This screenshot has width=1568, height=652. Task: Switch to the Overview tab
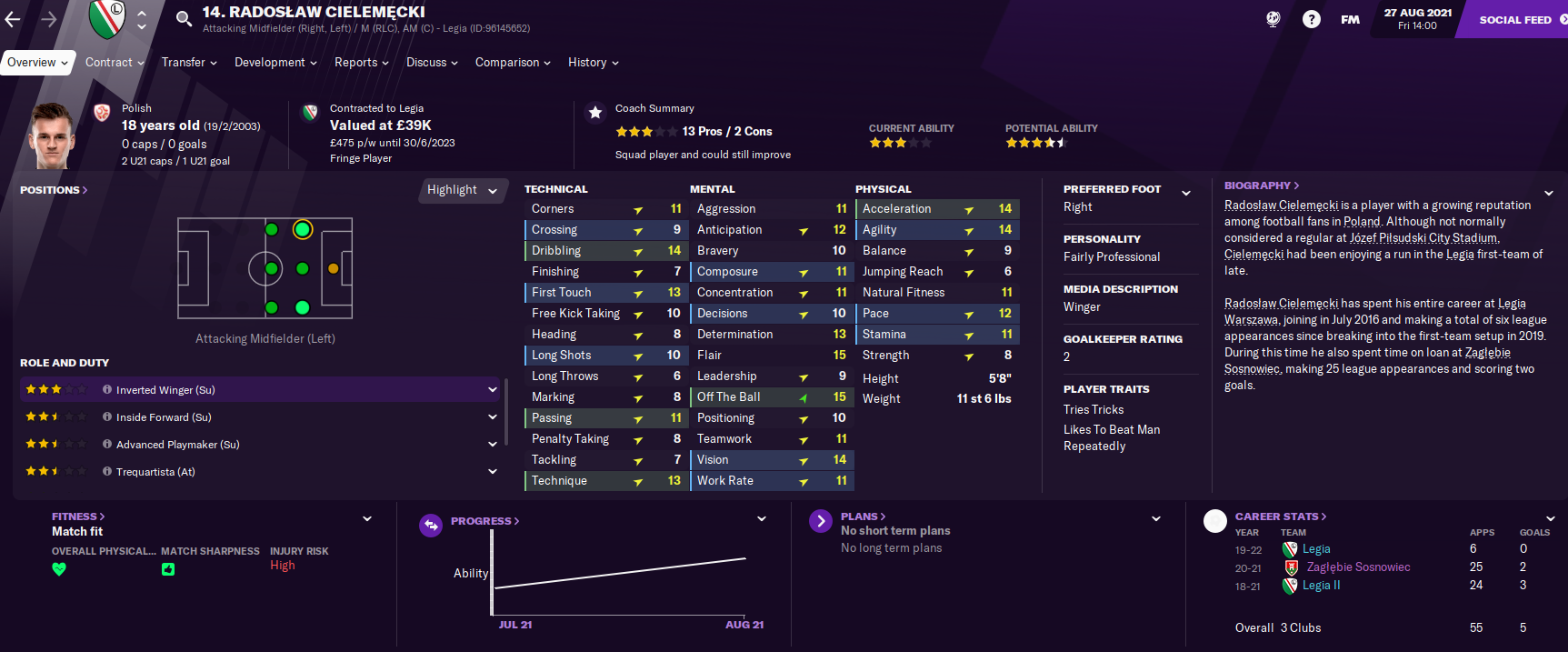pos(37,63)
